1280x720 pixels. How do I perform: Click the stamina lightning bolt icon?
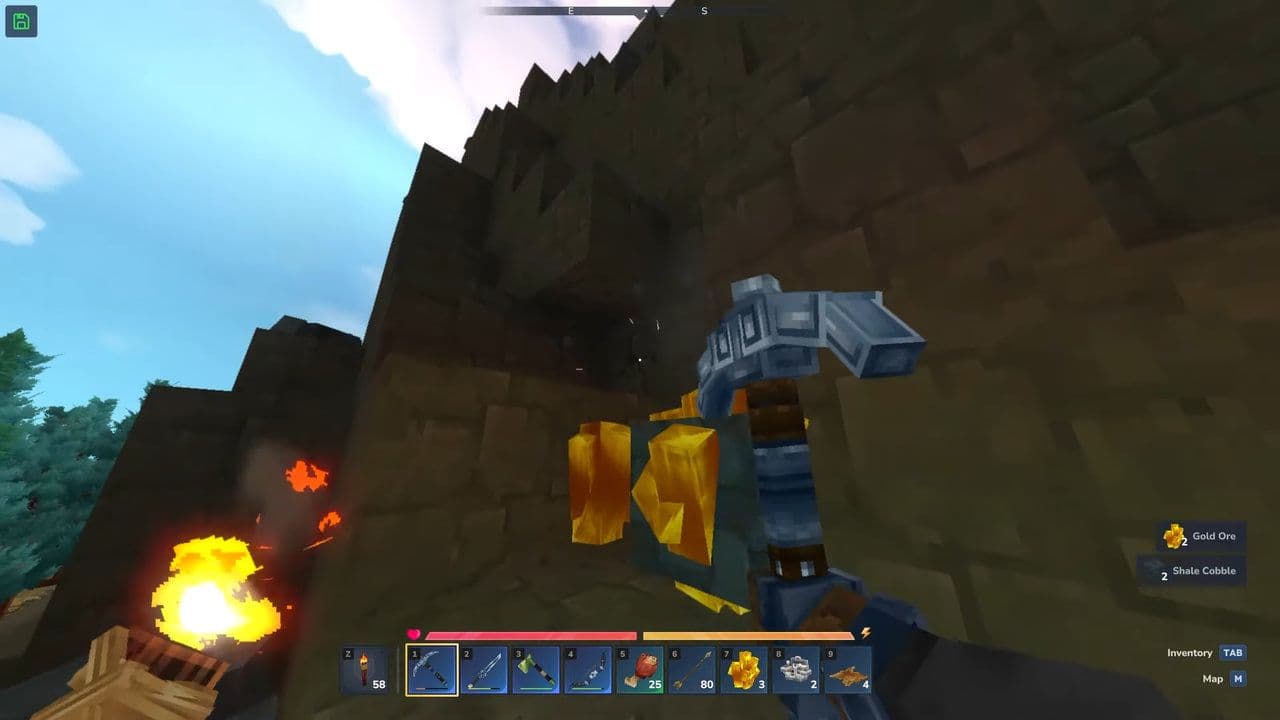[x=867, y=631]
